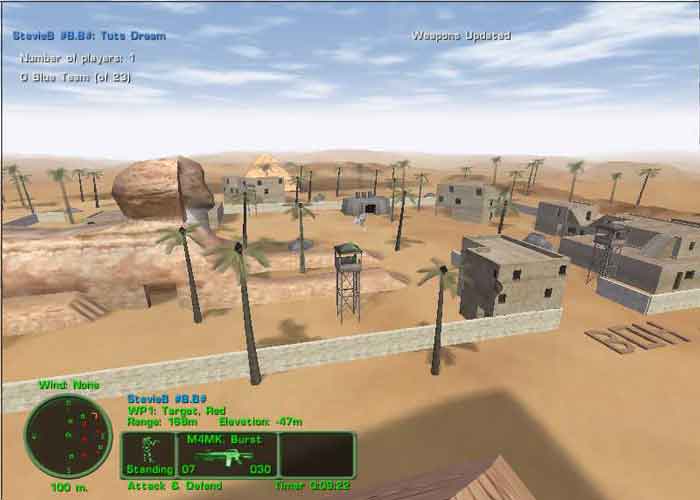Click the empty panel beside the weapon

pos(317,455)
